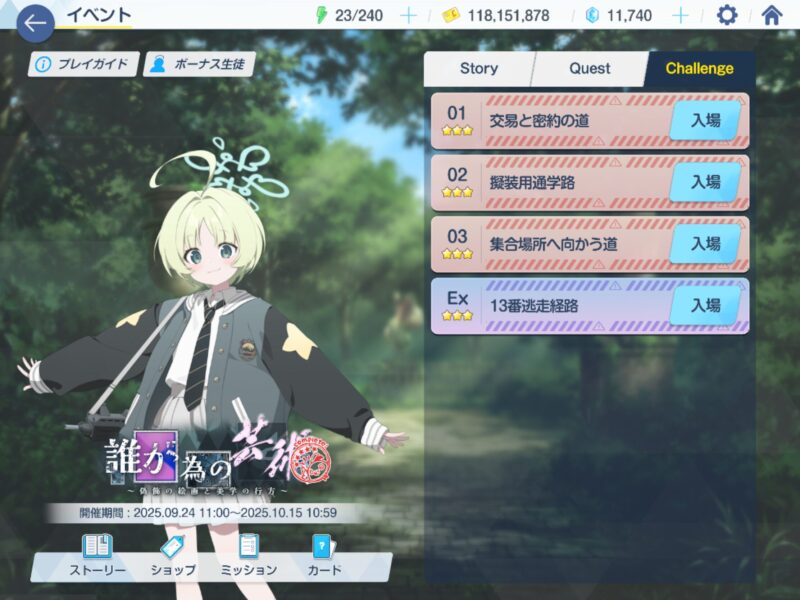The image size is (800, 600).
Task: Enter challenge 01 交易と密約の道
Action: [x=705, y=121]
